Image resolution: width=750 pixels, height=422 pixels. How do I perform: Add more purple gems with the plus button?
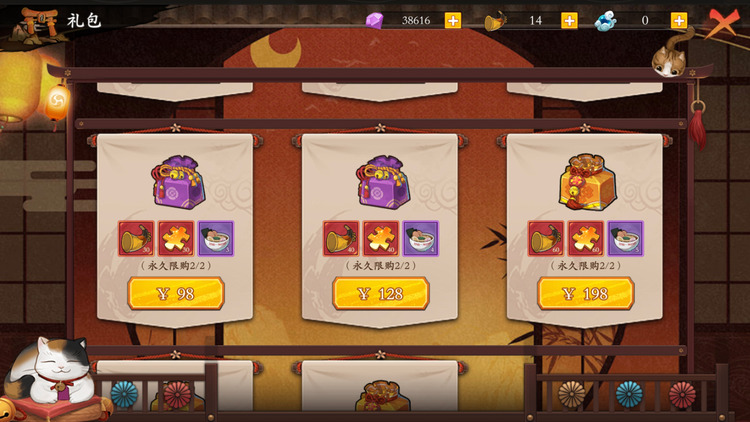[x=453, y=21]
